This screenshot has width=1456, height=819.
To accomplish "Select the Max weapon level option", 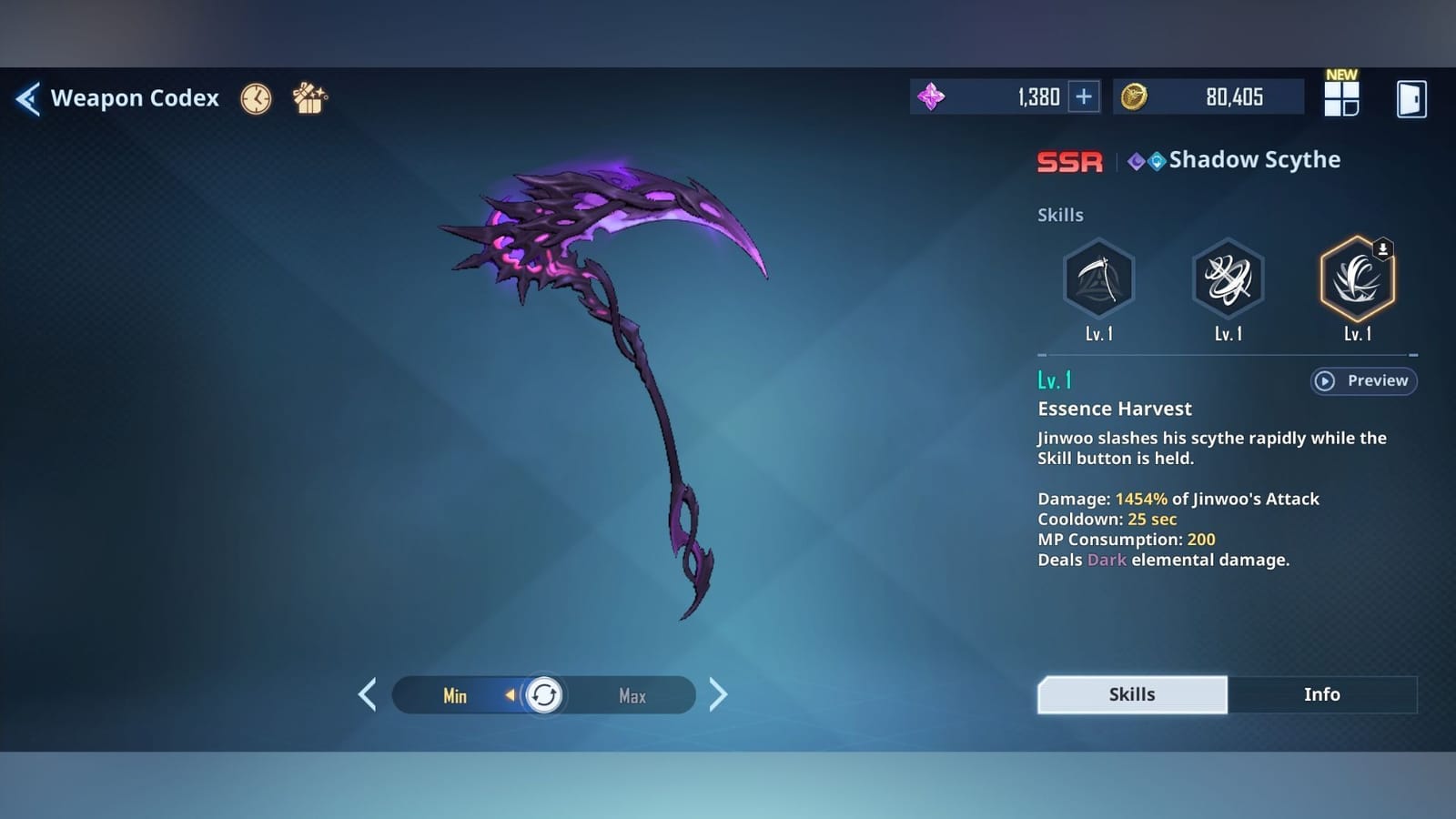I will (x=633, y=695).
